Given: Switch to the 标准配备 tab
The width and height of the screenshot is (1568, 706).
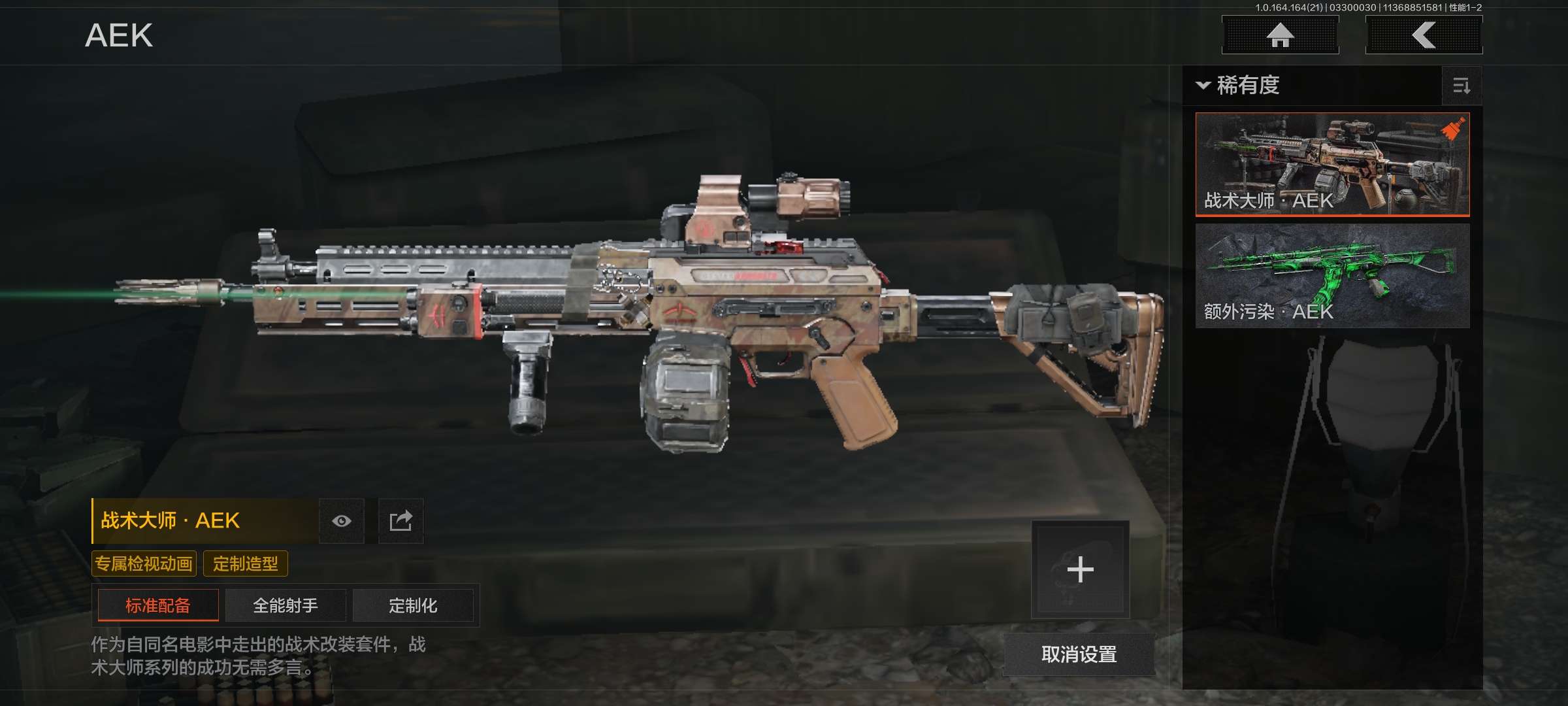Looking at the screenshot, I should pyautogui.click(x=158, y=605).
